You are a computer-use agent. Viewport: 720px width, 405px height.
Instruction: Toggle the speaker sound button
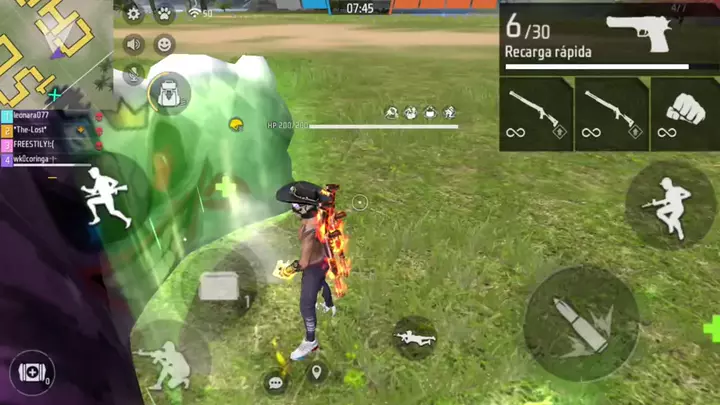[x=133, y=44]
